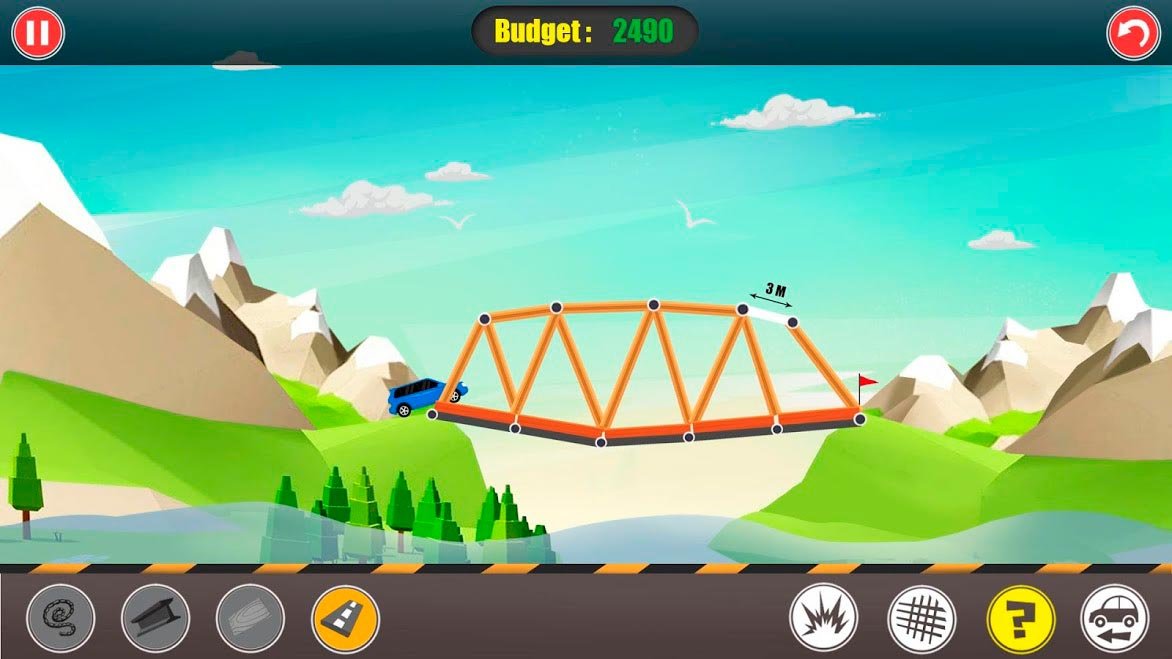Pause the game with the red pause button
The width and height of the screenshot is (1172, 659).
(x=38, y=33)
